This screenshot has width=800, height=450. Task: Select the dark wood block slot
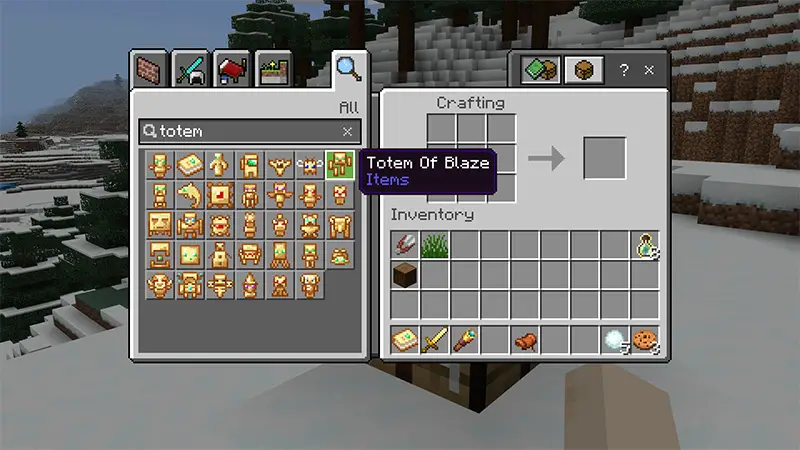(405, 275)
